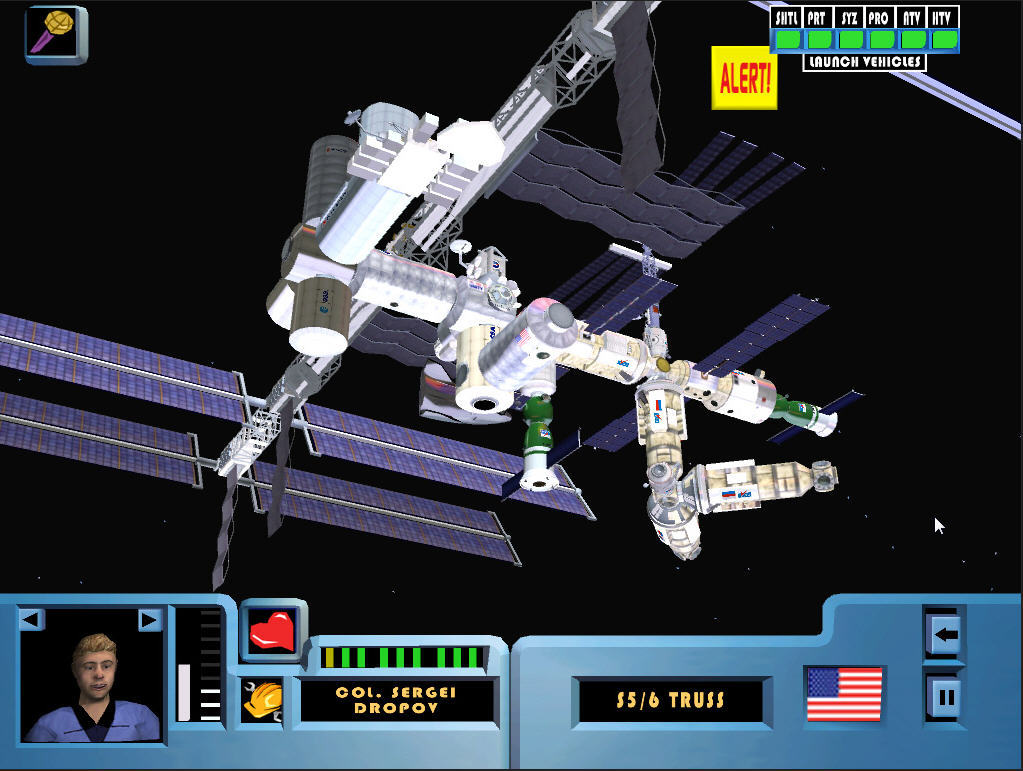Click the American flag icon

click(x=844, y=694)
